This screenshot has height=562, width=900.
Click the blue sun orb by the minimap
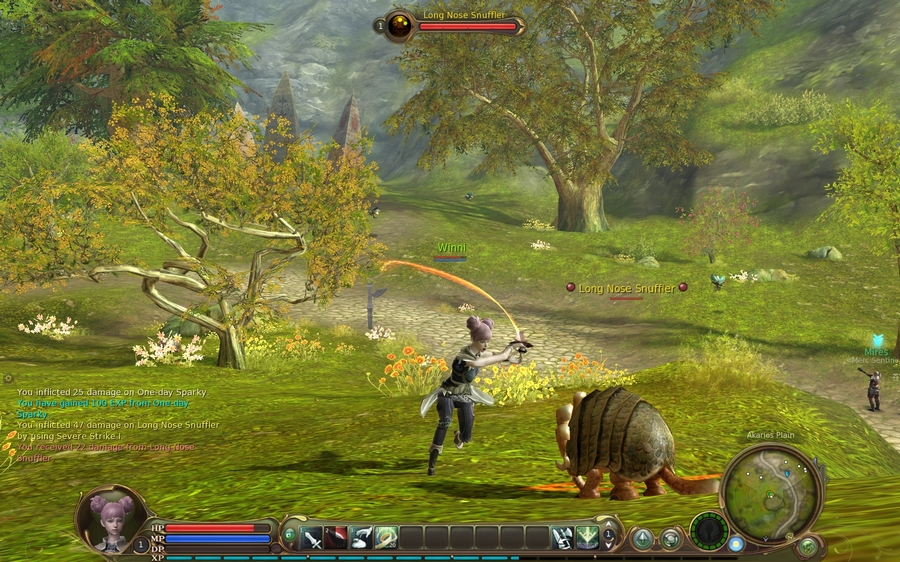[x=736, y=544]
